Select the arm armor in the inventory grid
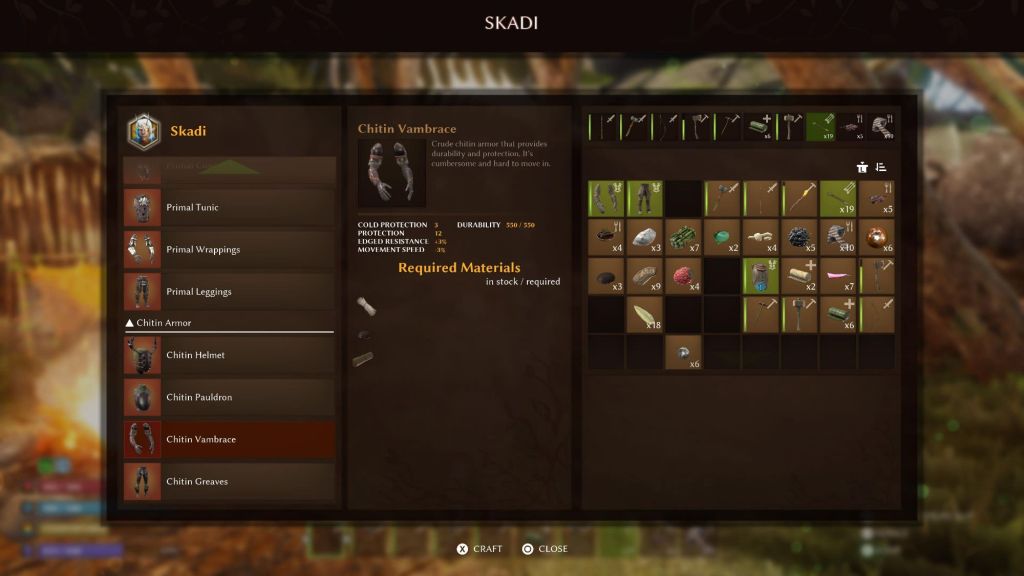Image resolution: width=1024 pixels, height=576 pixels. (x=606, y=198)
